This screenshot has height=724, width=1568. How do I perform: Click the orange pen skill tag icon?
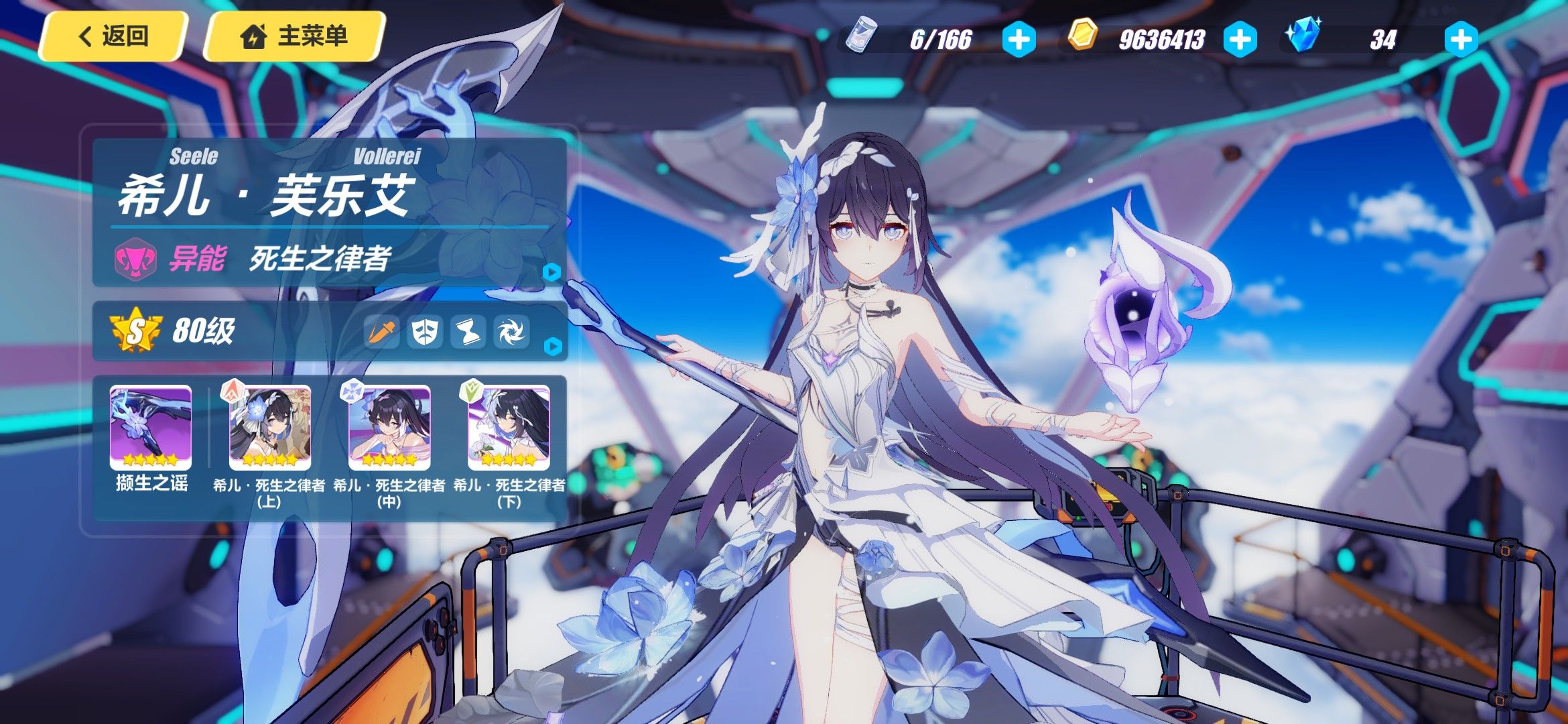381,331
